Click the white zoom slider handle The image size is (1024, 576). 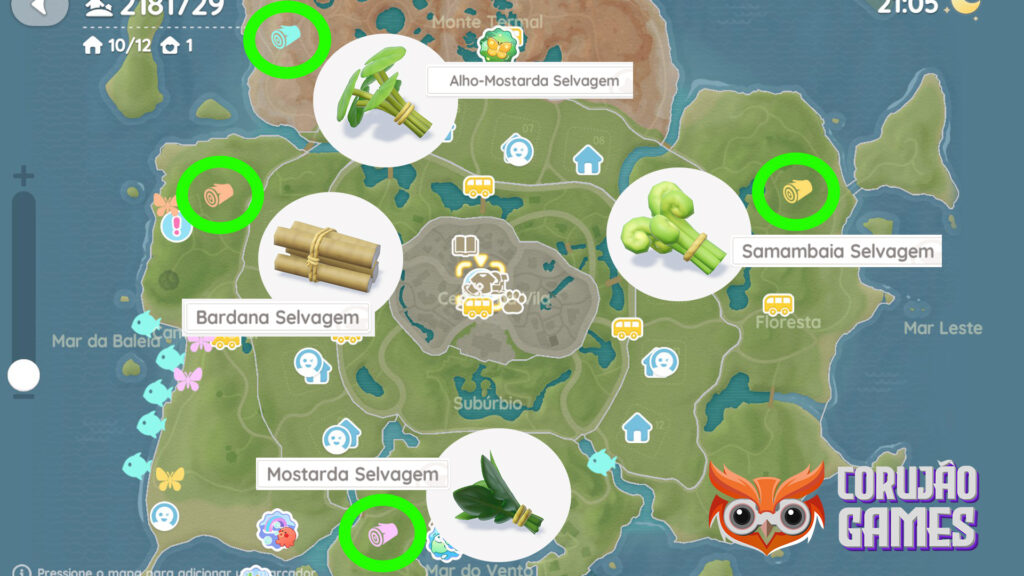click(23, 376)
